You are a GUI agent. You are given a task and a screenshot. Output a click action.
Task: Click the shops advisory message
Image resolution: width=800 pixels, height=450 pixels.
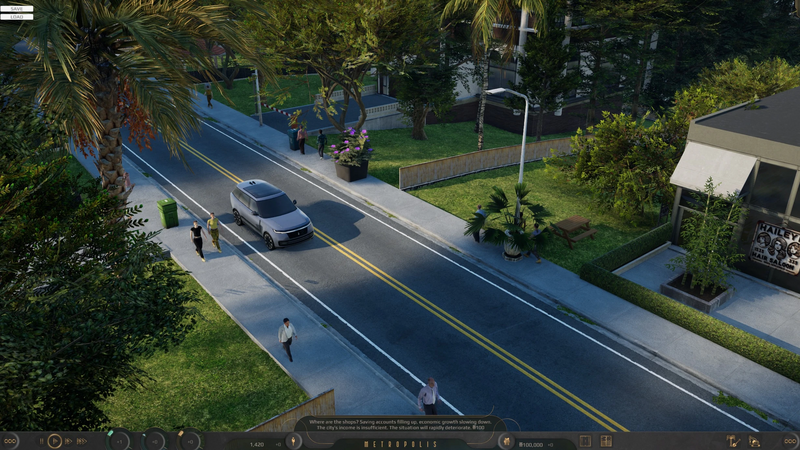point(400,425)
